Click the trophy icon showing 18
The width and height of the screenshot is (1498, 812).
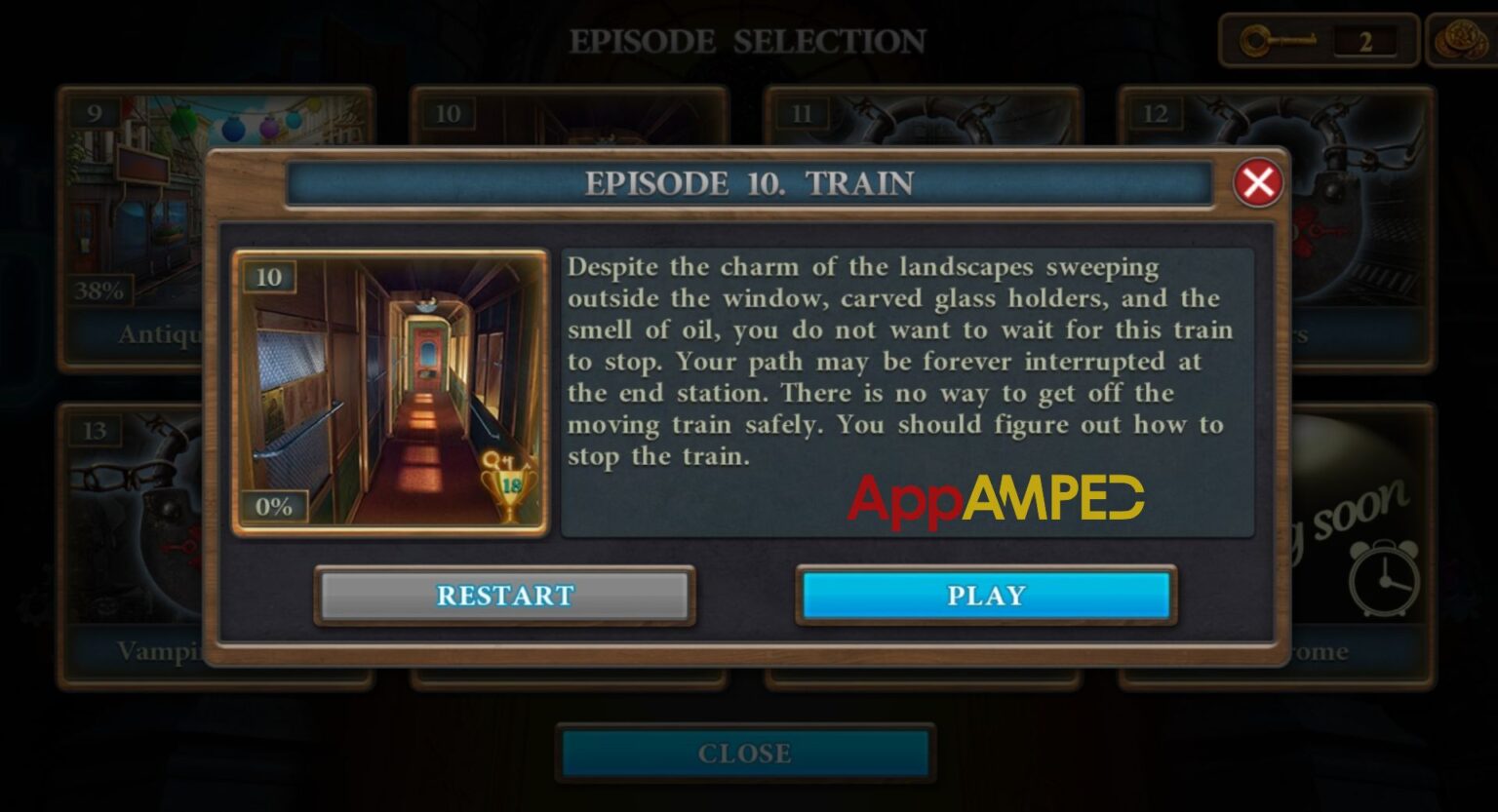[x=511, y=483]
